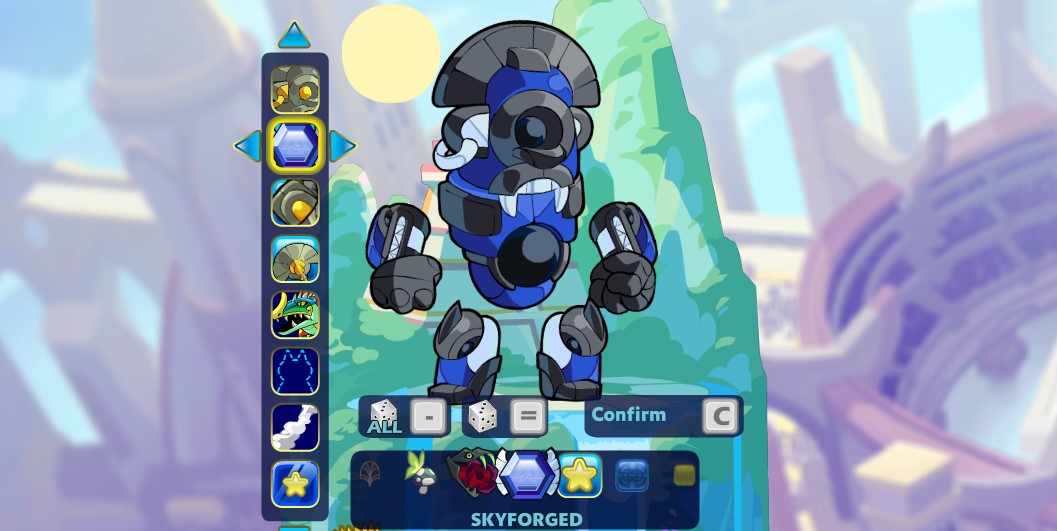
Task: Click the right arrow beside the highlighted slot
Action: point(342,146)
